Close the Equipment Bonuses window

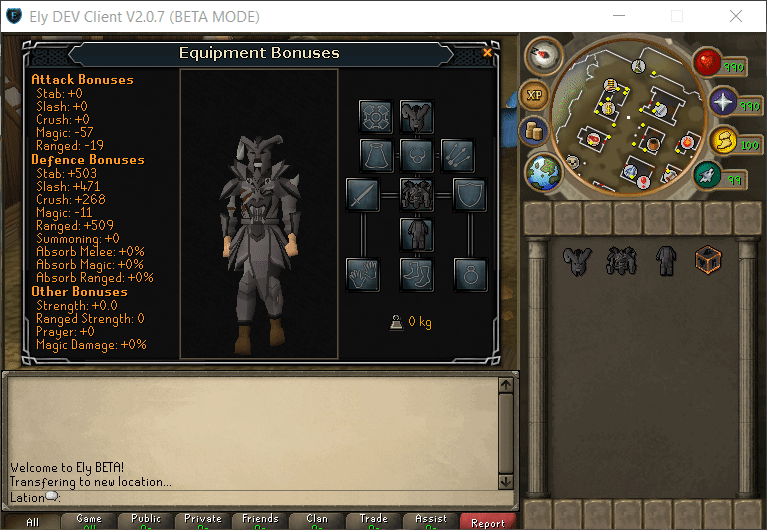[x=487, y=52]
